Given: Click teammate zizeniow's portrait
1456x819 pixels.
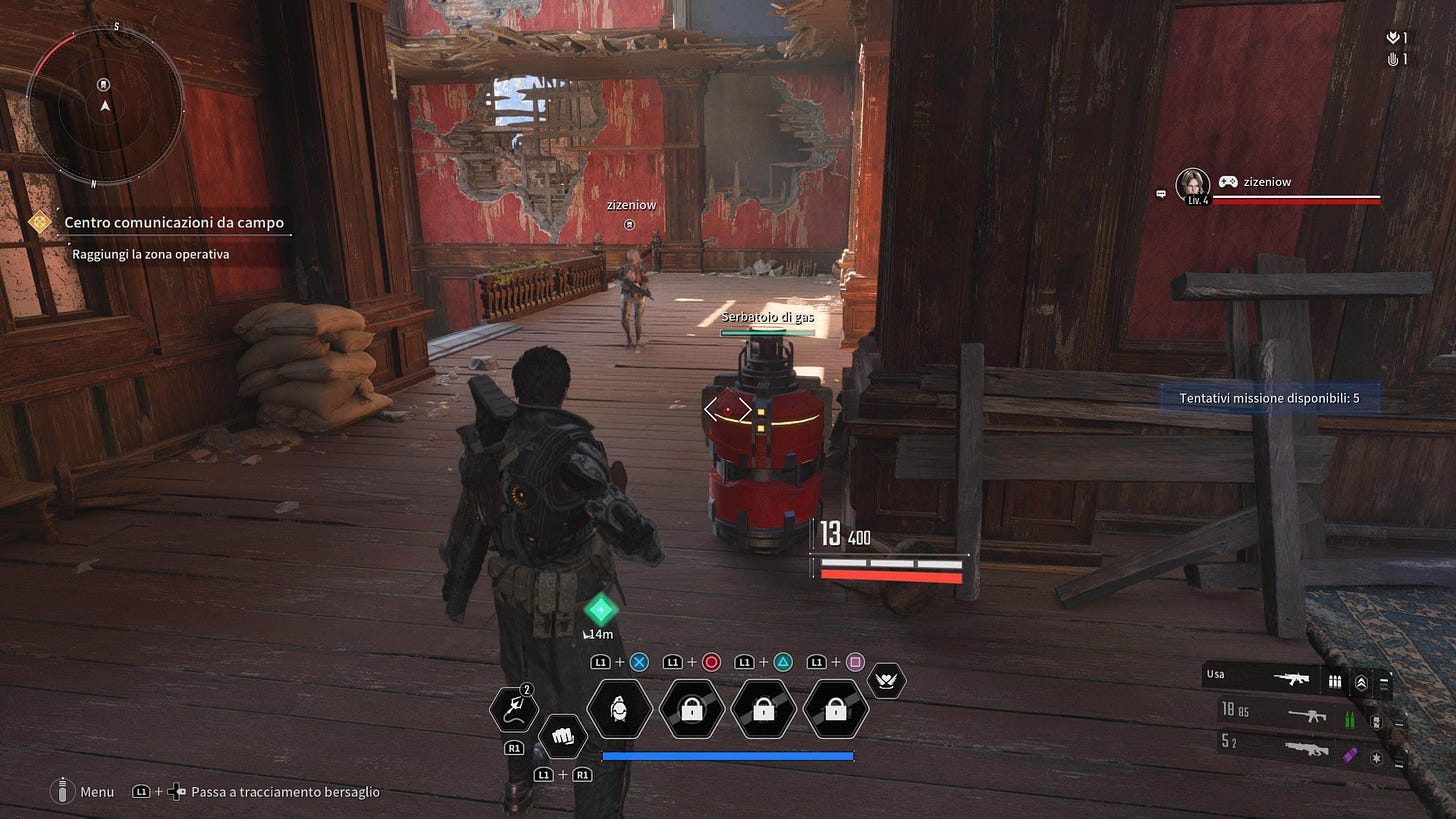Looking at the screenshot, I should (1193, 185).
